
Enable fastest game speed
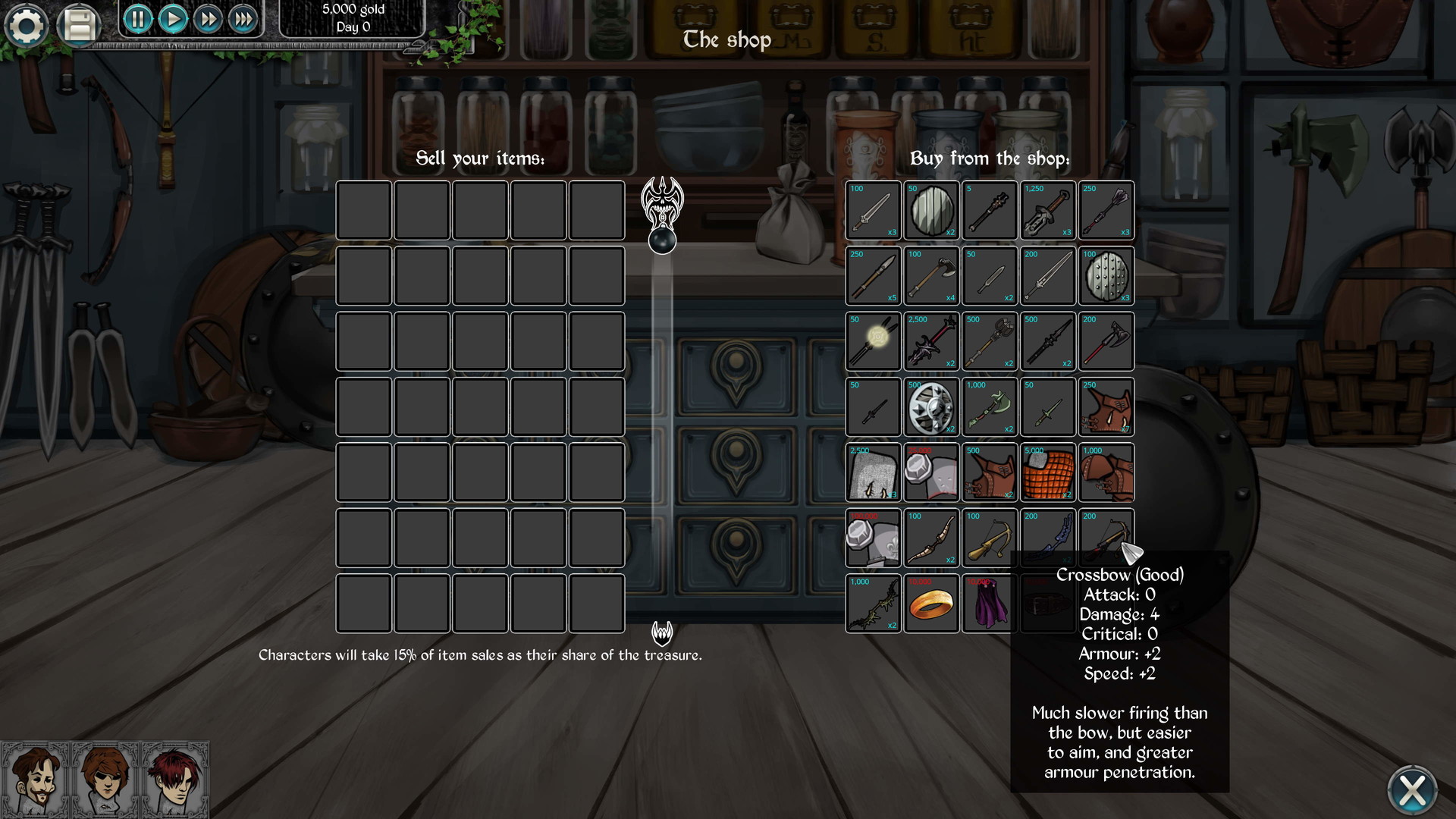click(243, 20)
